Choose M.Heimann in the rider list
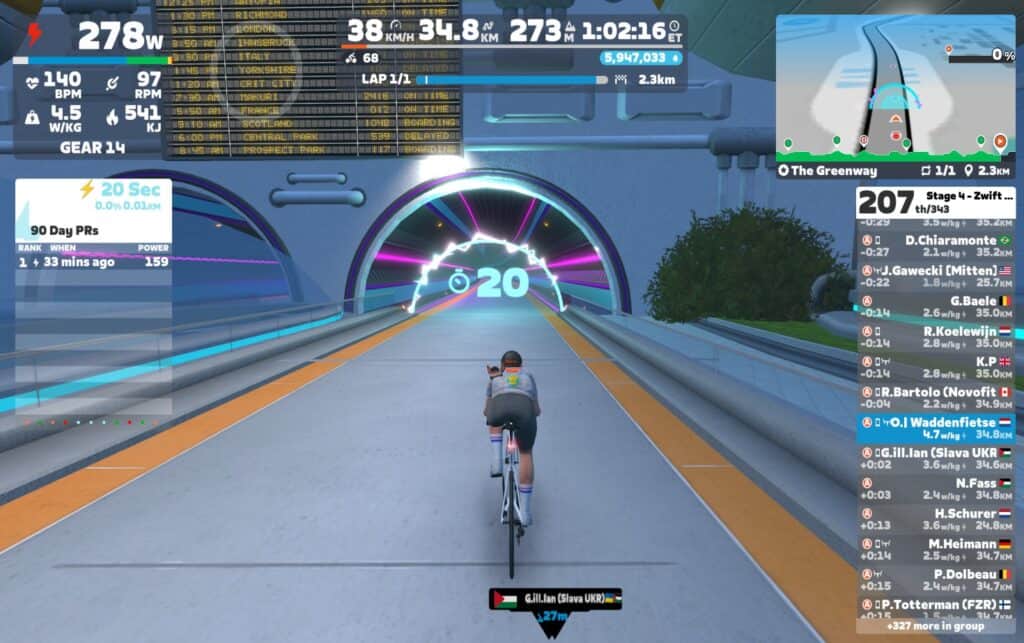The width and height of the screenshot is (1024, 643). coord(935,550)
